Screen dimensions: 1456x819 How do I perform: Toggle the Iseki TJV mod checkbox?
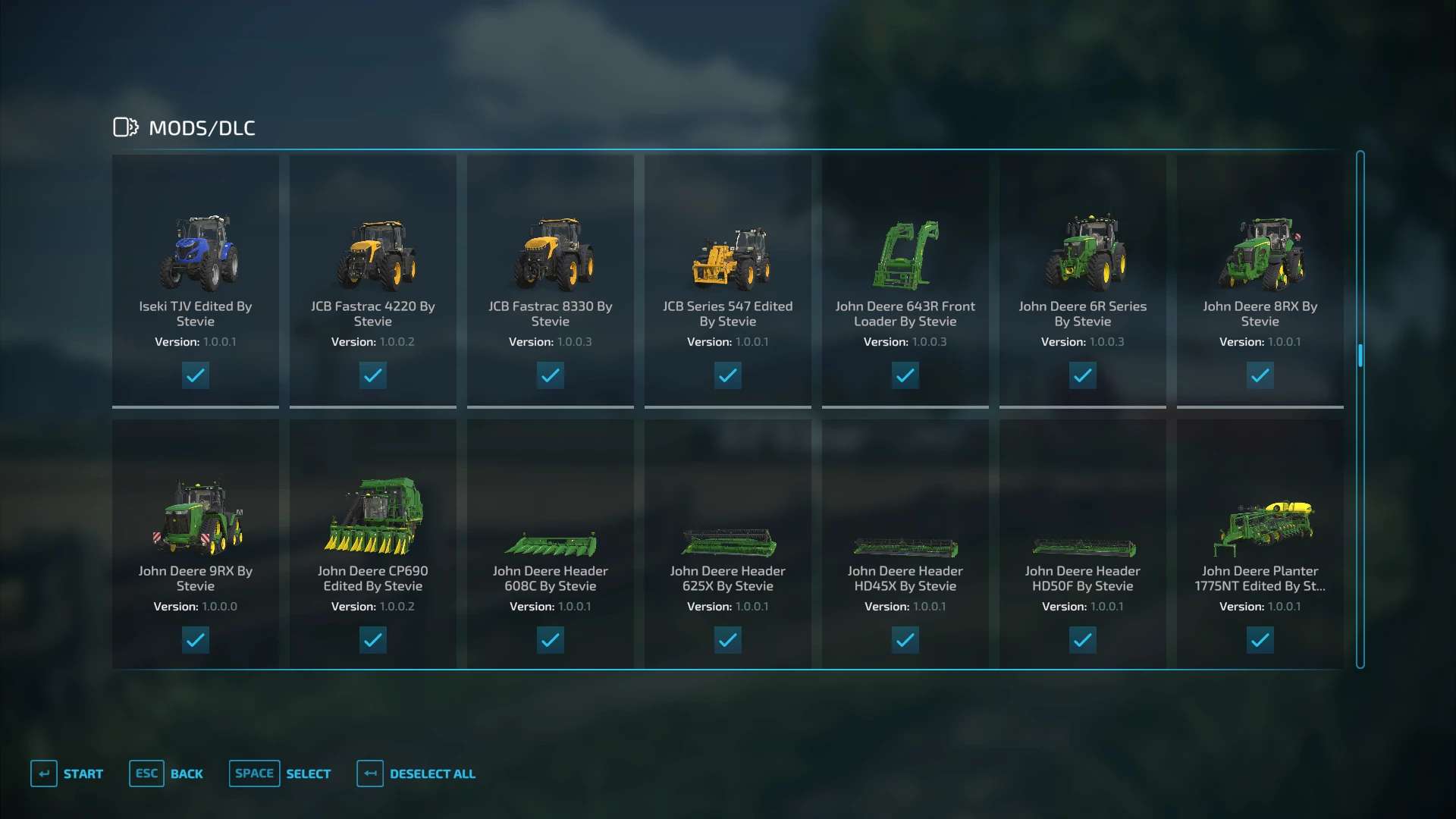[x=196, y=375]
